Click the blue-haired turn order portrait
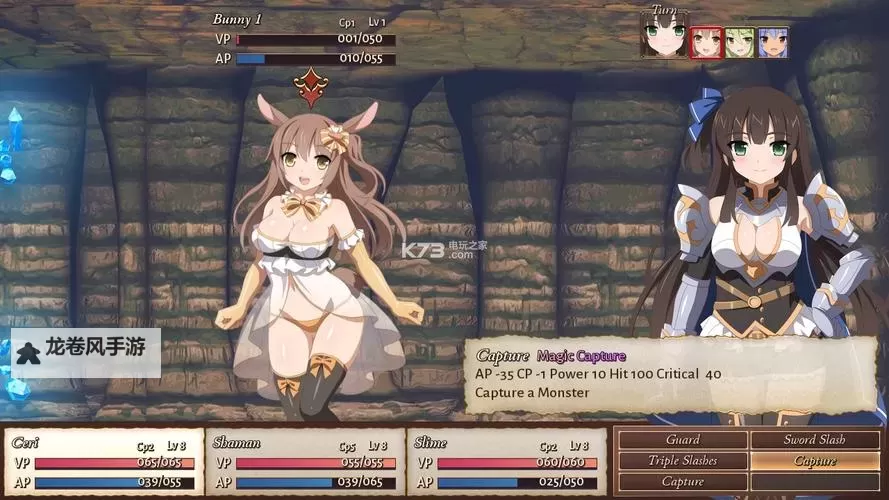889x500 pixels. (x=771, y=42)
